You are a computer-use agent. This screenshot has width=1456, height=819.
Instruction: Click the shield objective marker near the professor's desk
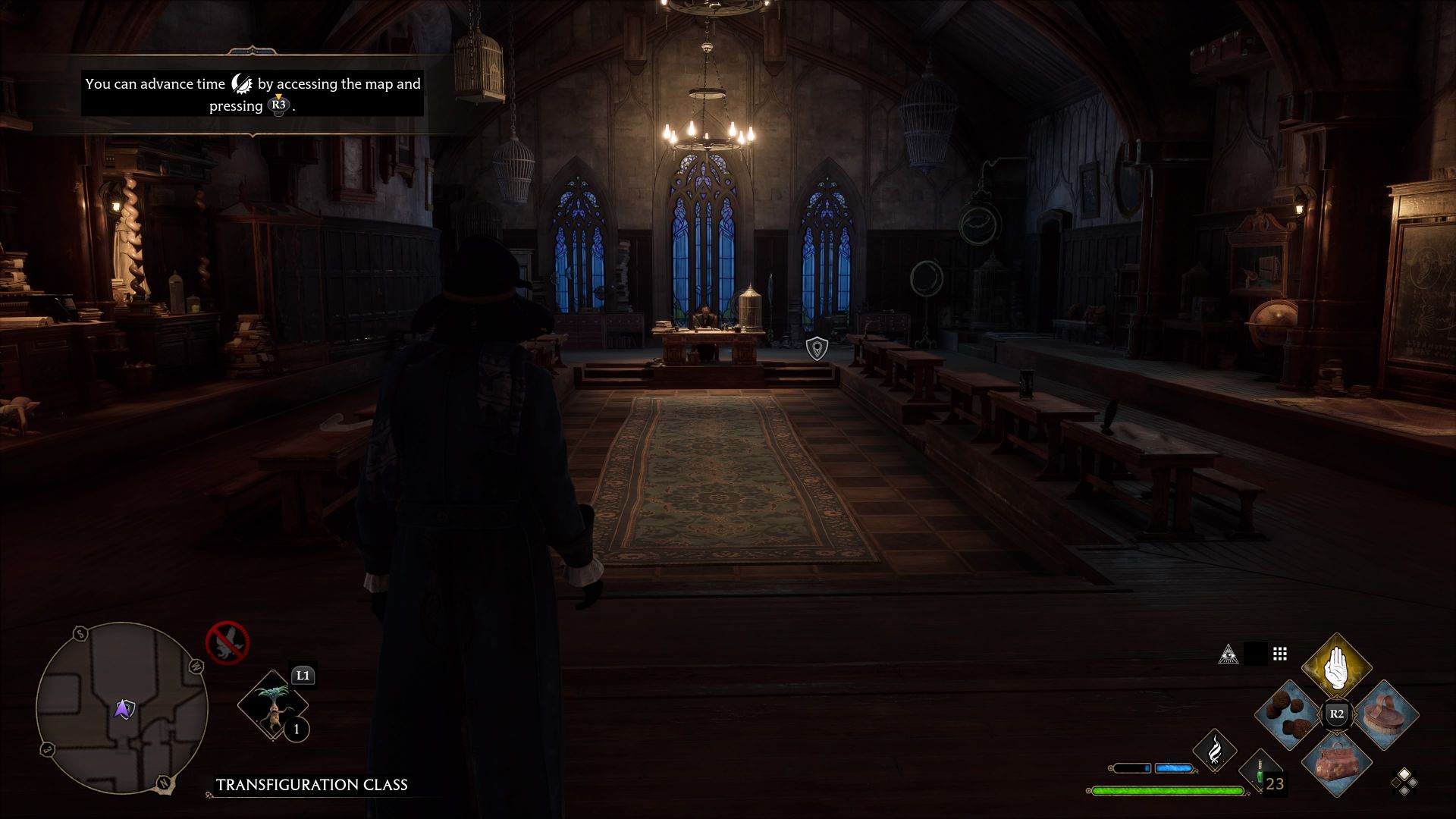[816, 348]
